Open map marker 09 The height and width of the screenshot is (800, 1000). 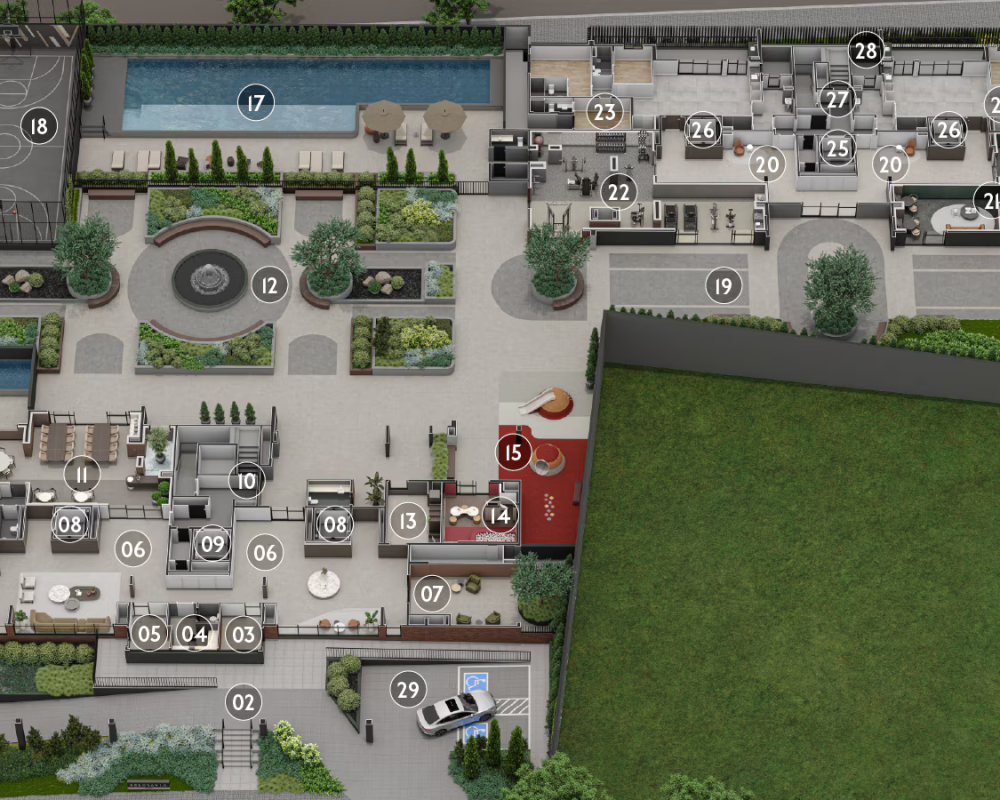point(212,544)
